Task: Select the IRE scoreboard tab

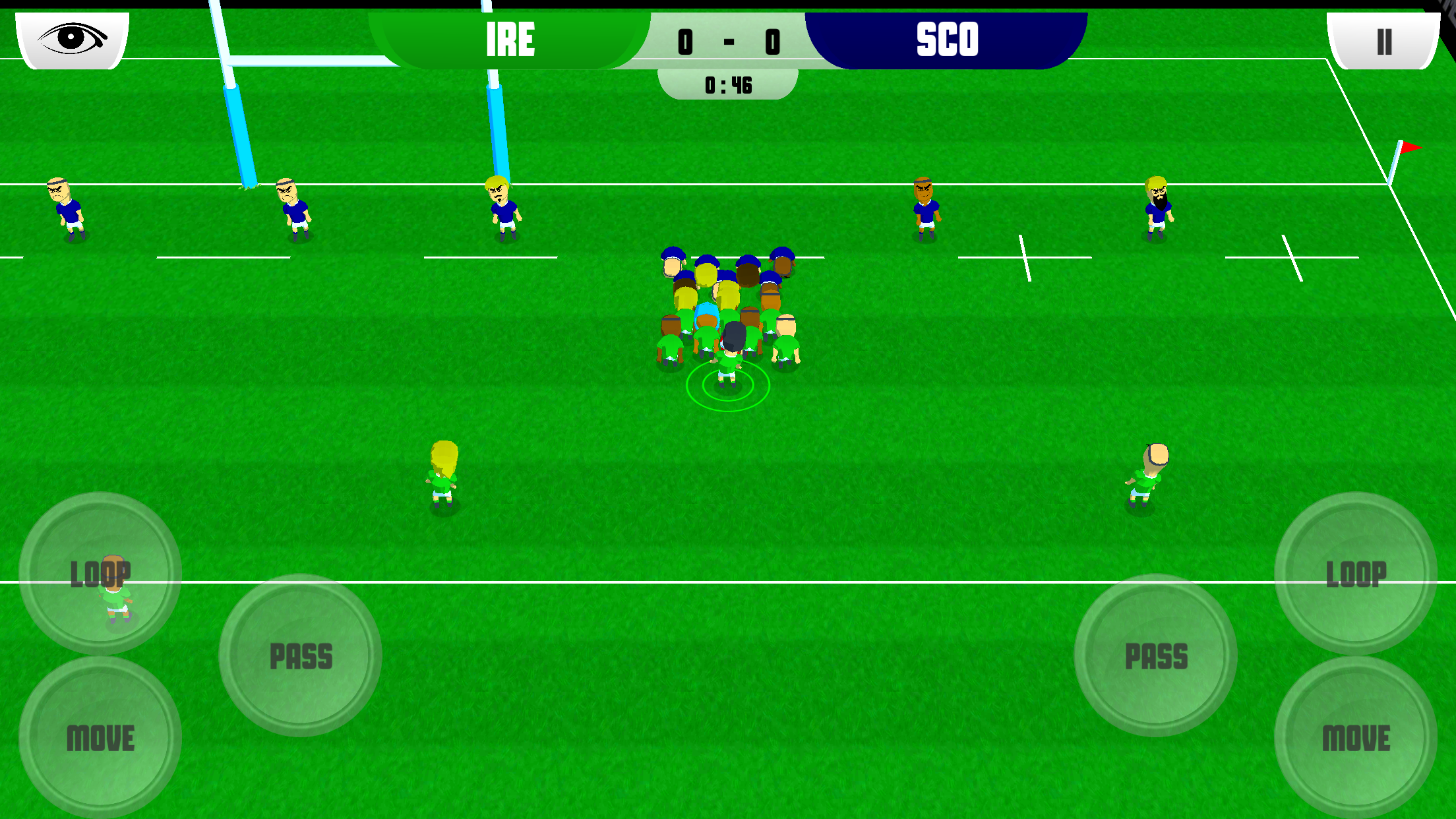Action: coord(510,40)
